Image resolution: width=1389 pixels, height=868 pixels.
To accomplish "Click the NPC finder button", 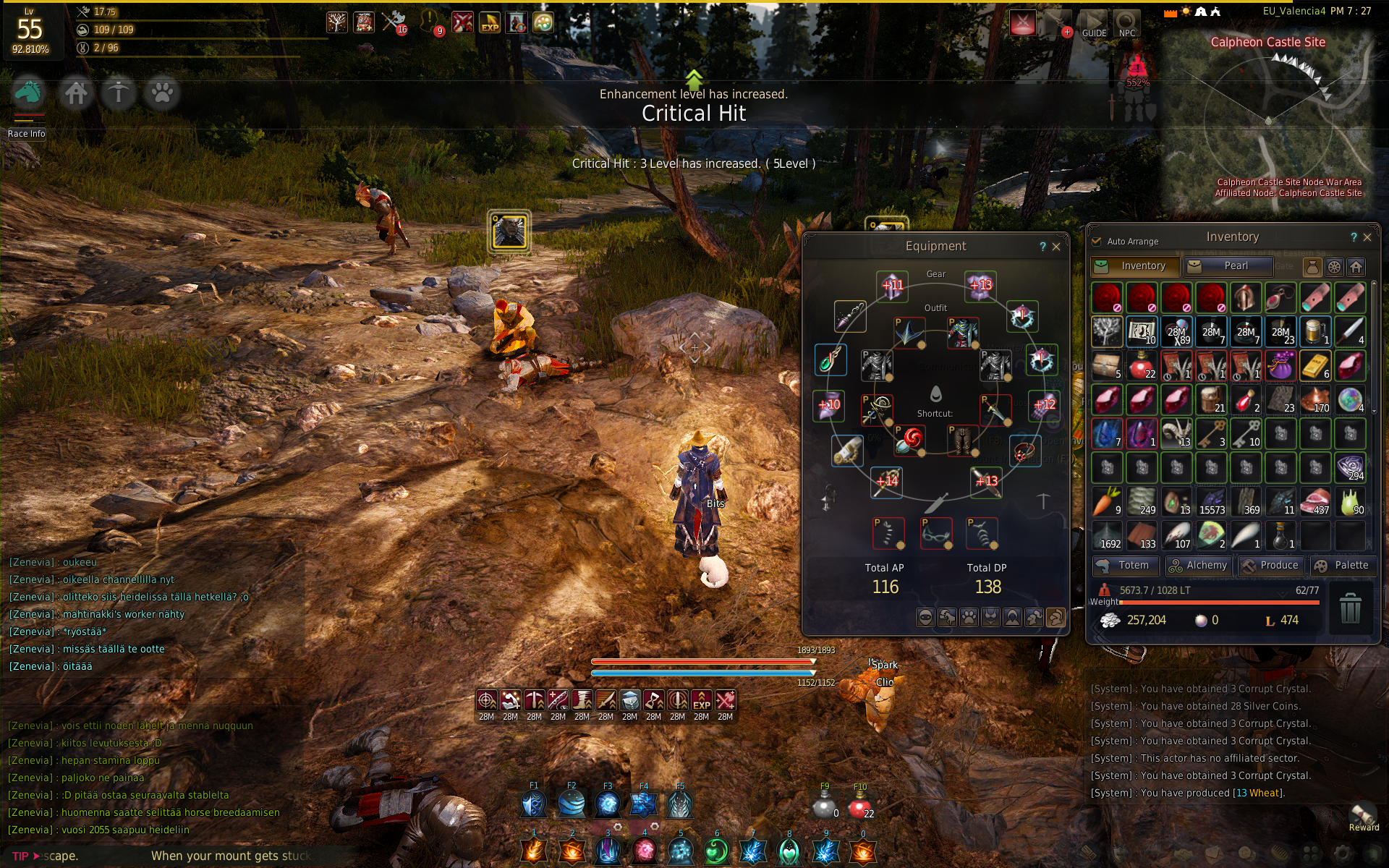I will pos(1126,24).
